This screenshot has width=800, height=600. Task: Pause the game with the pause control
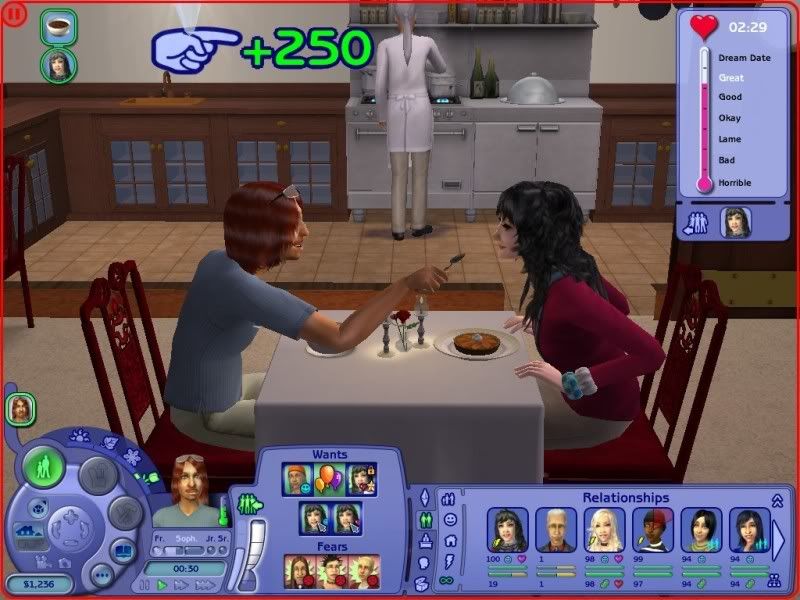coord(144,583)
